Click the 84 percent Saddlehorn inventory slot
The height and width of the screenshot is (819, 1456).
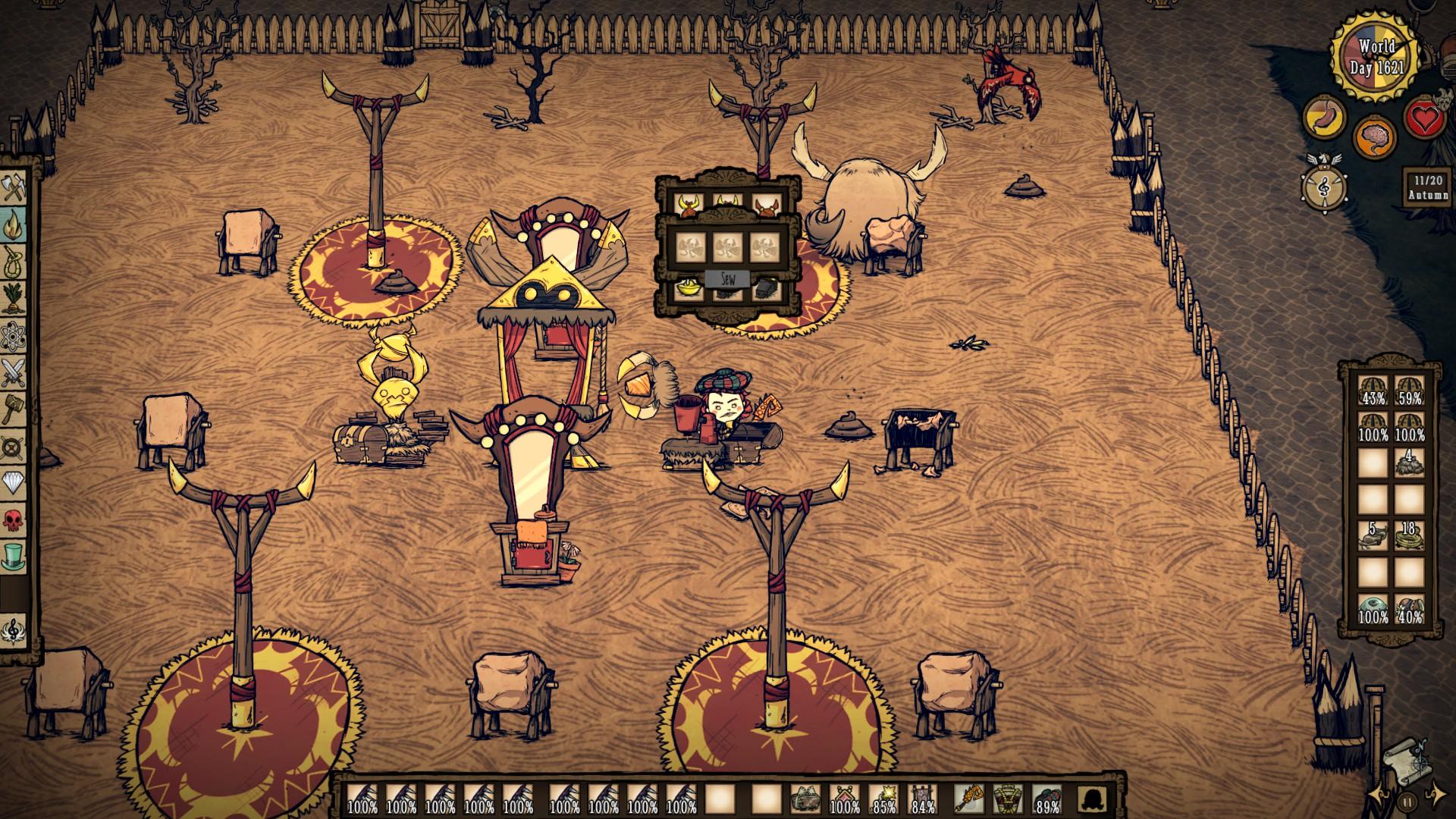(x=923, y=792)
